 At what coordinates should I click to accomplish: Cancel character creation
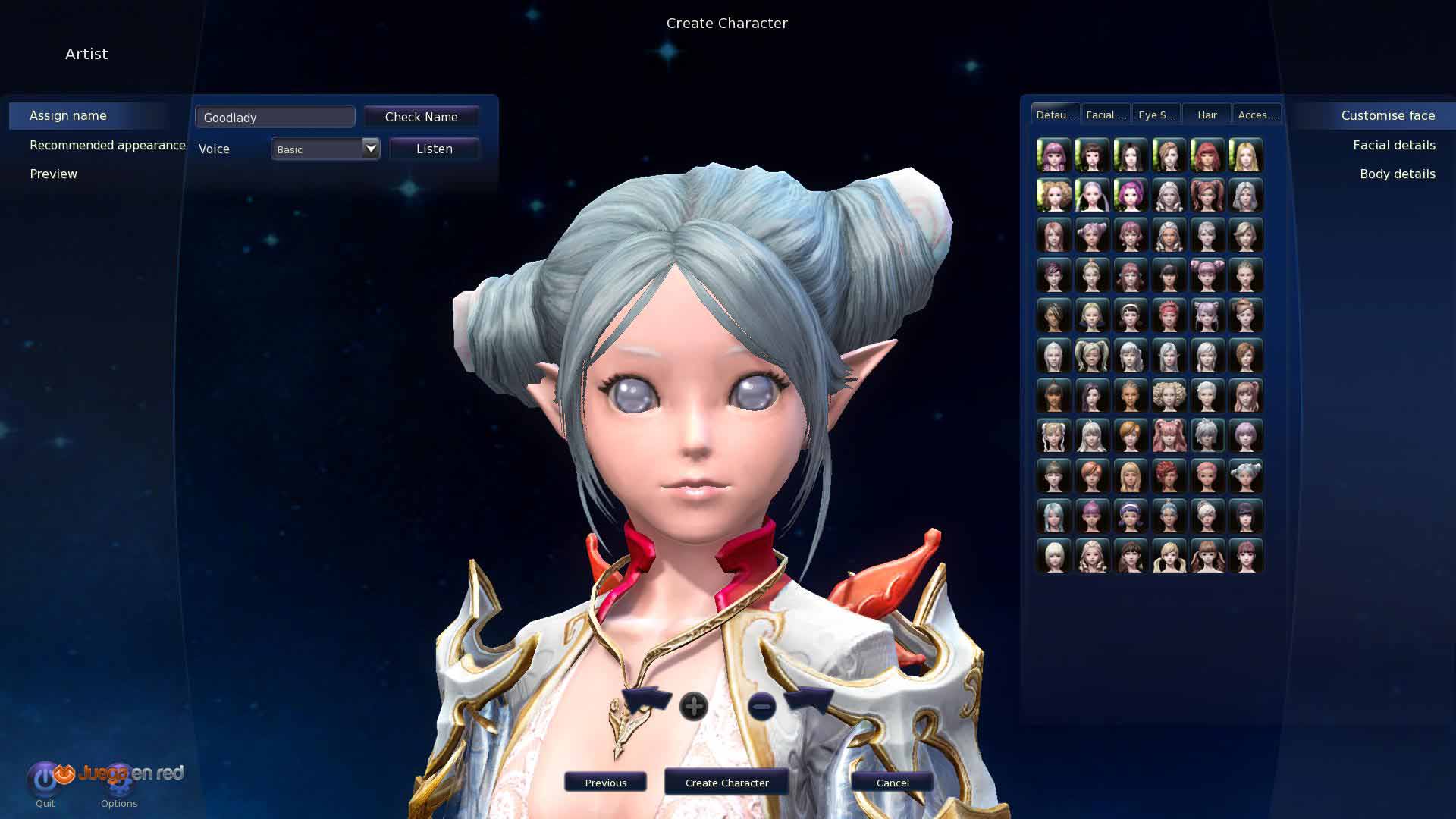892,783
